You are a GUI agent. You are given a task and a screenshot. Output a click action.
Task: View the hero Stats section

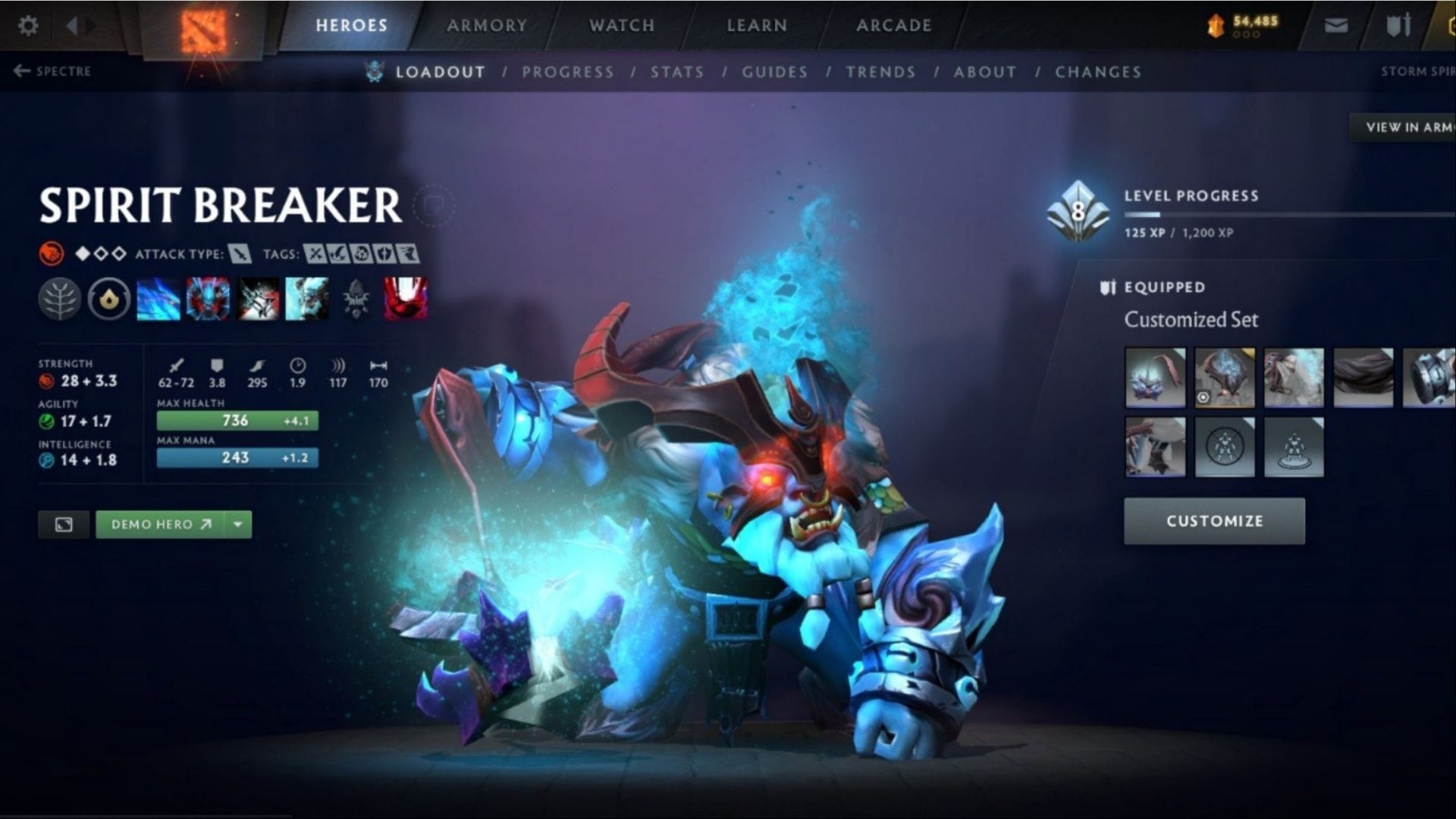click(x=676, y=72)
